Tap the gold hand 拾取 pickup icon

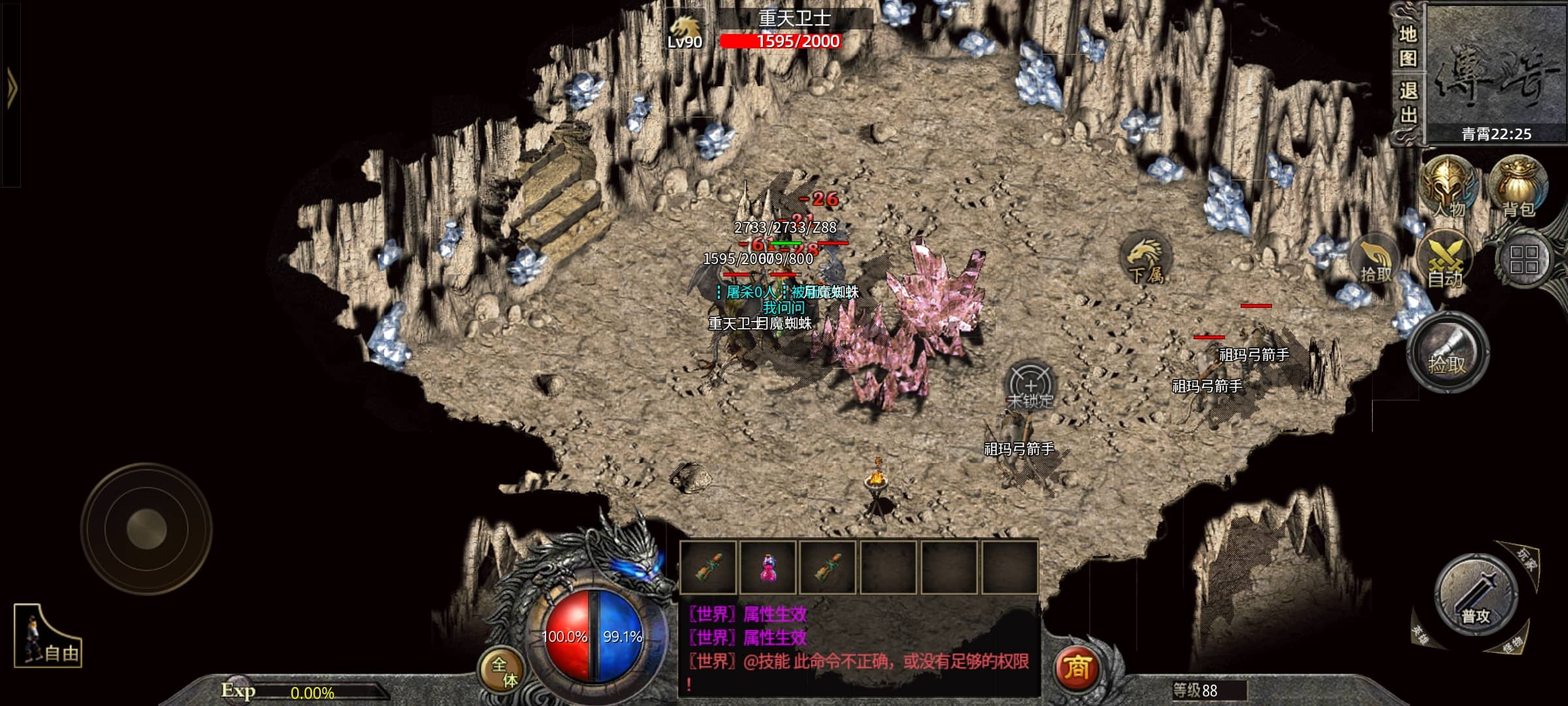tap(1376, 263)
